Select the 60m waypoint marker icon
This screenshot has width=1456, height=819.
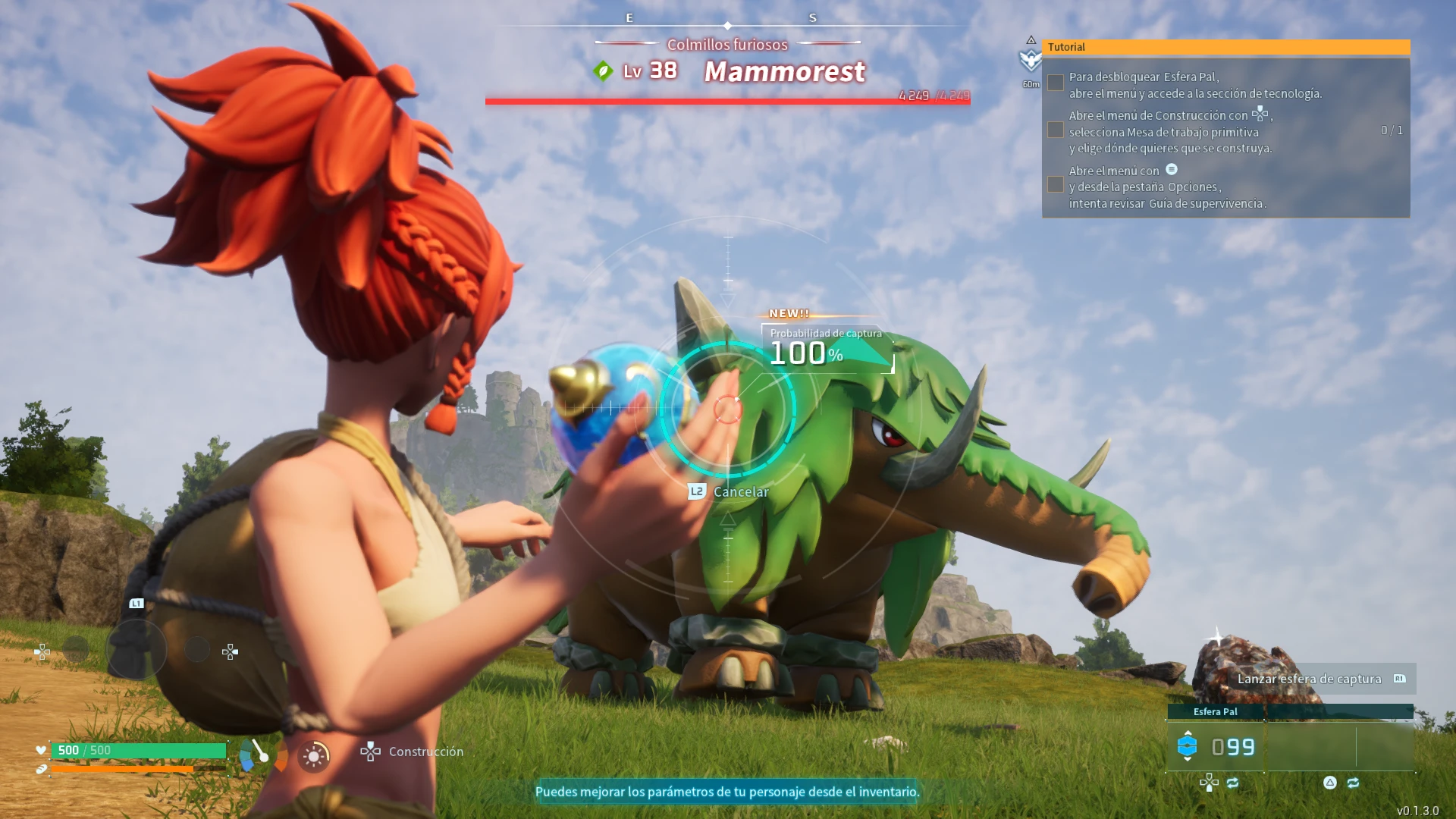click(1031, 61)
